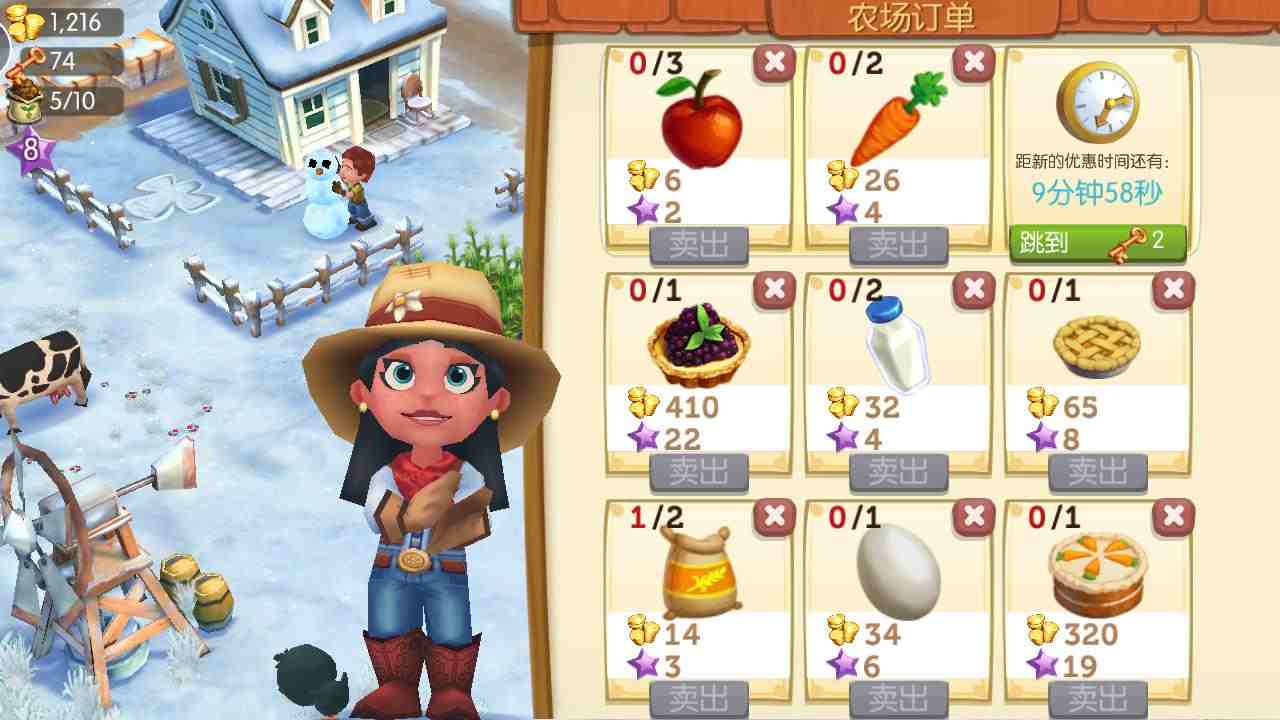Remove the egg order
1280x720 pixels.
point(973,517)
